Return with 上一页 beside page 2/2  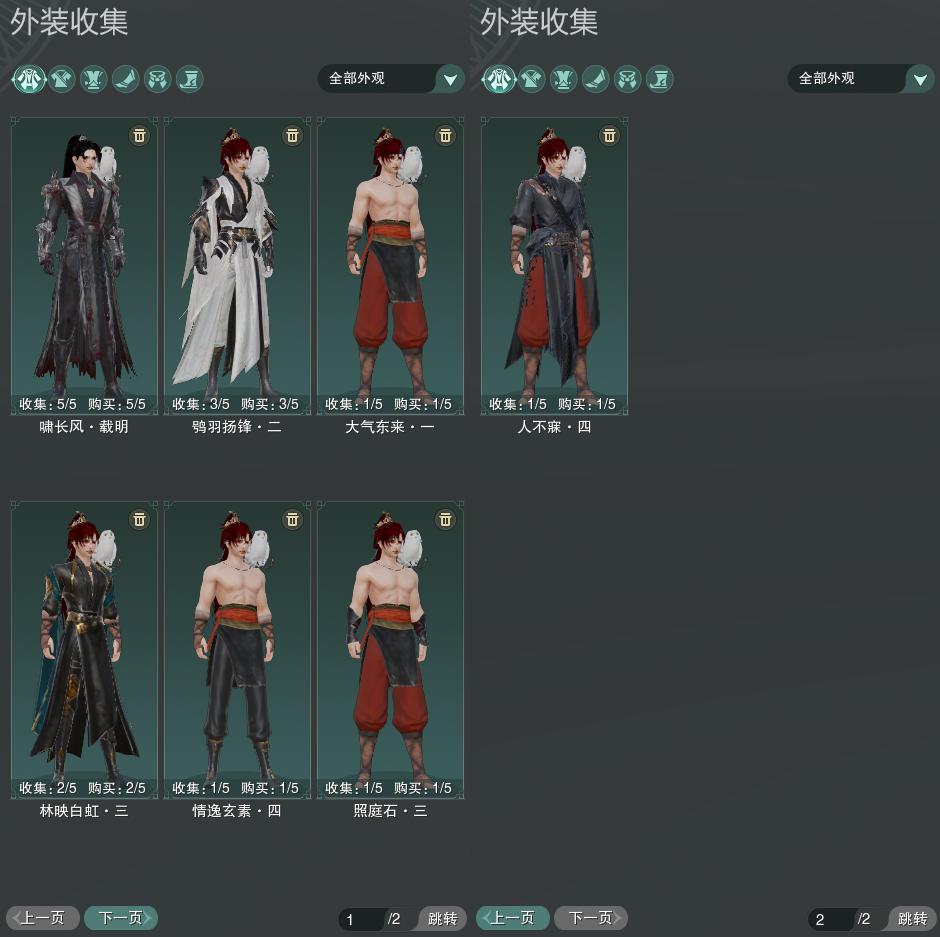513,918
